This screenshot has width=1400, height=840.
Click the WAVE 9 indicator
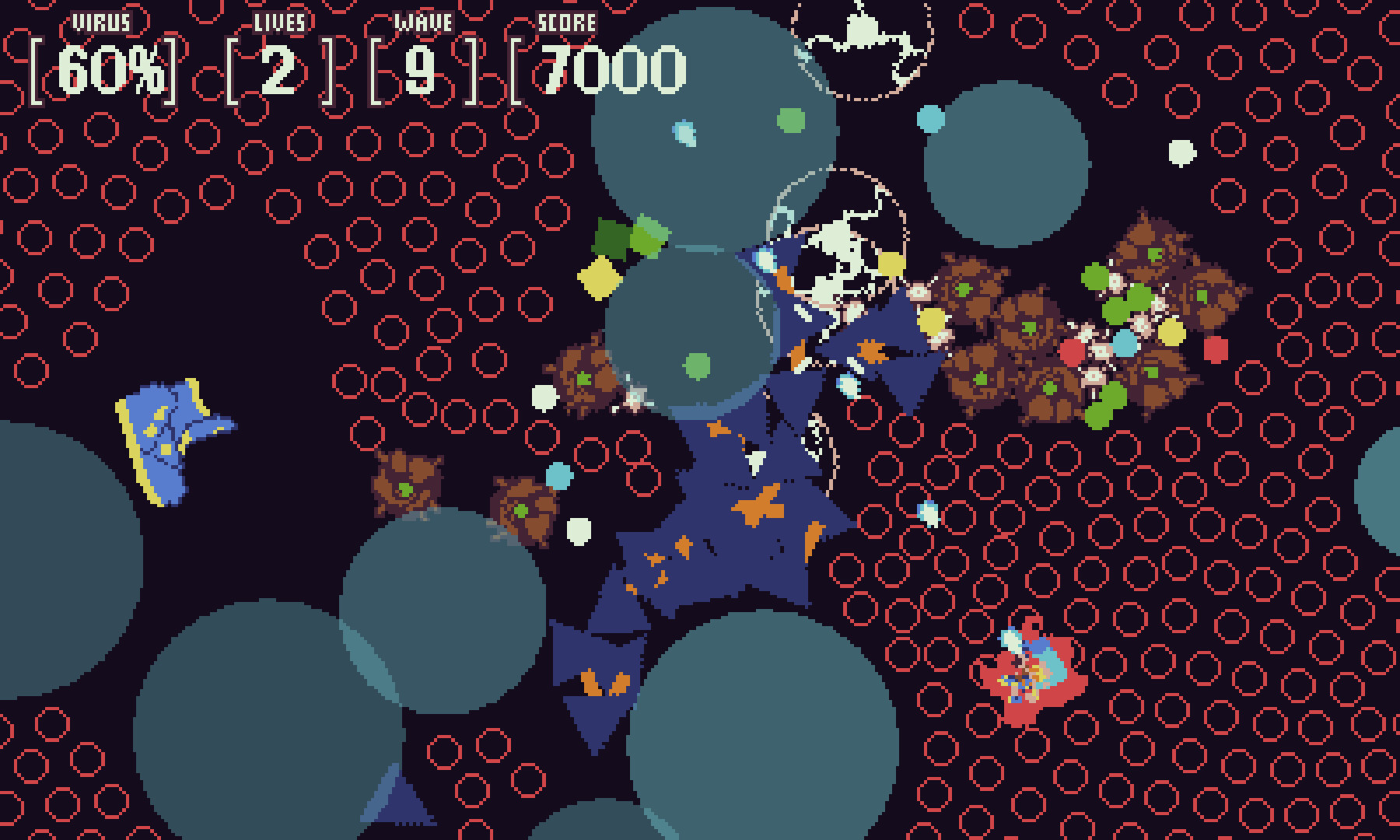(420, 68)
